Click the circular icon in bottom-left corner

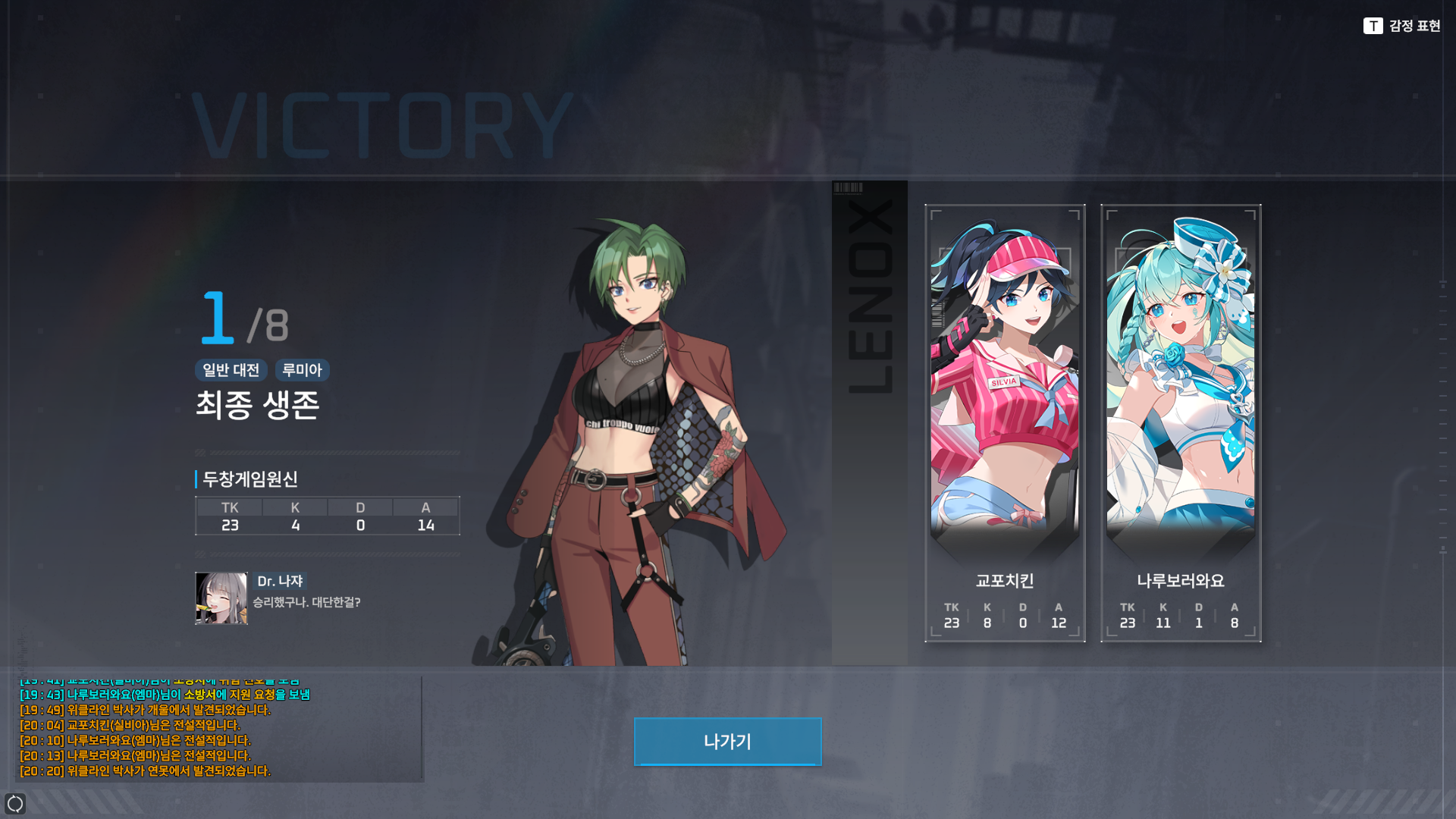pos(15,803)
